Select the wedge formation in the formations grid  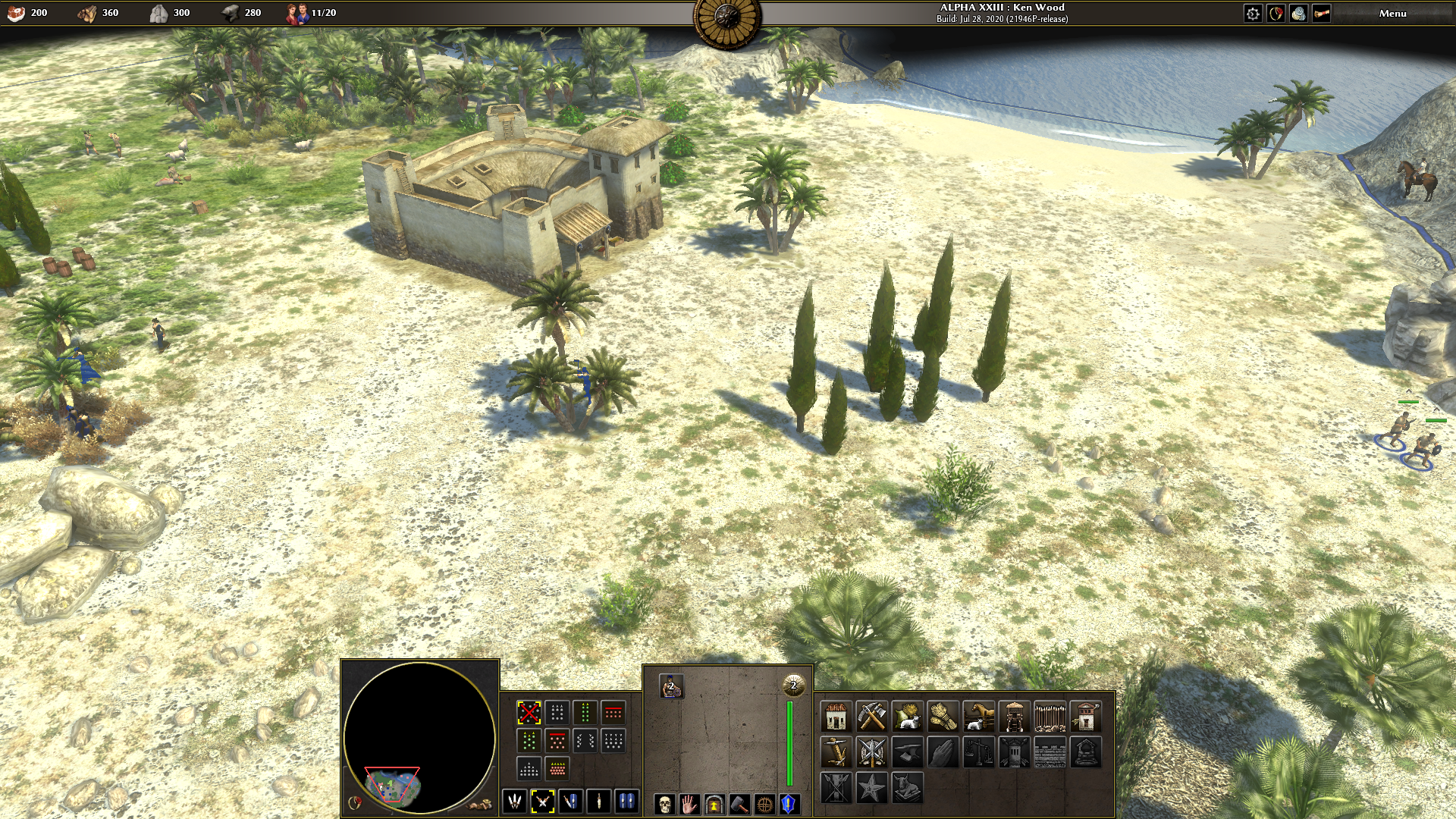529,769
